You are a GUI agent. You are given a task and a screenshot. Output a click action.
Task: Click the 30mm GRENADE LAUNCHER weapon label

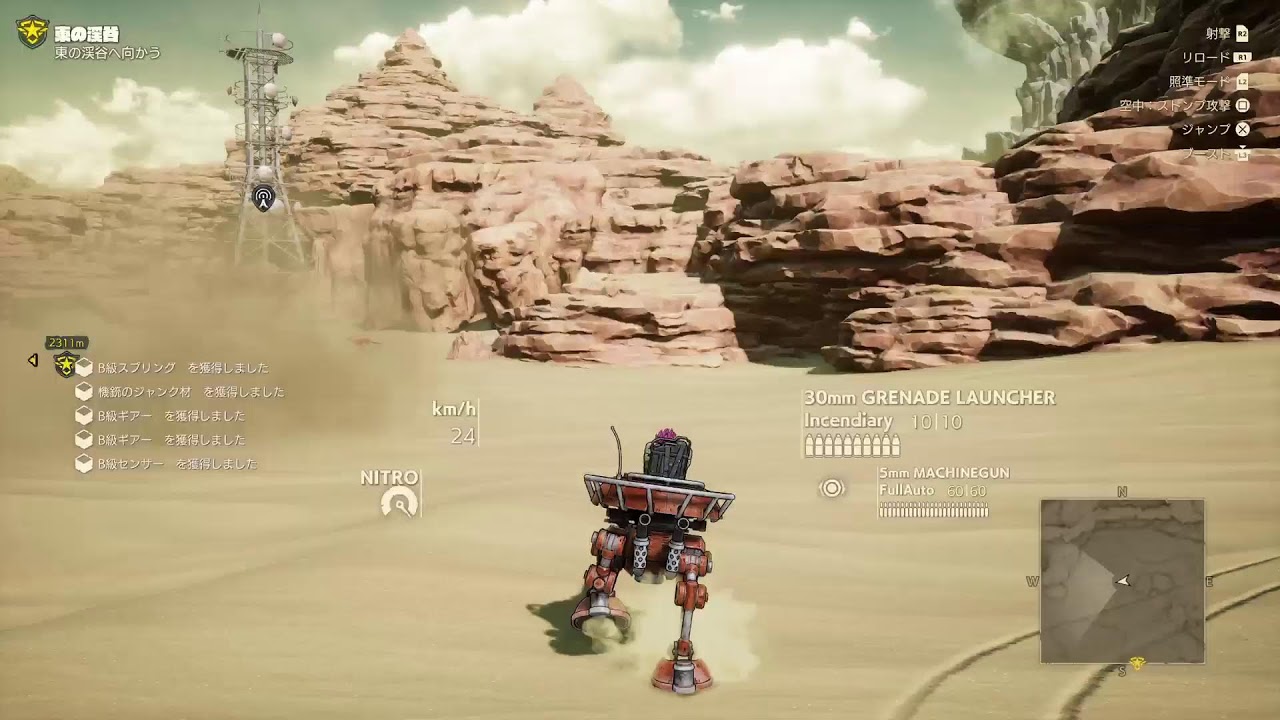pyautogui.click(x=930, y=398)
